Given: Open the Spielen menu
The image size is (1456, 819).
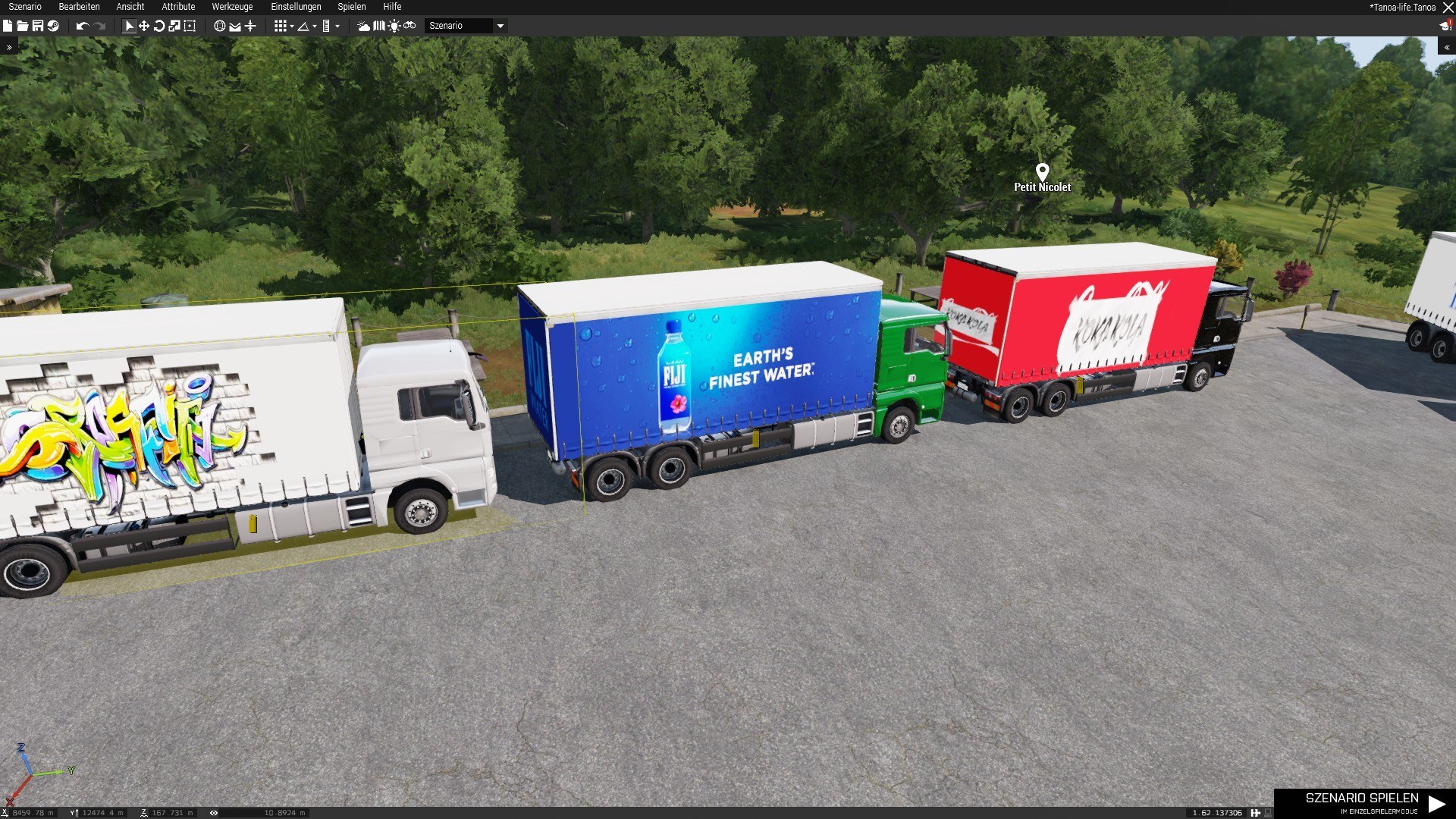Looking at the screenshot, I should point(352,7).
